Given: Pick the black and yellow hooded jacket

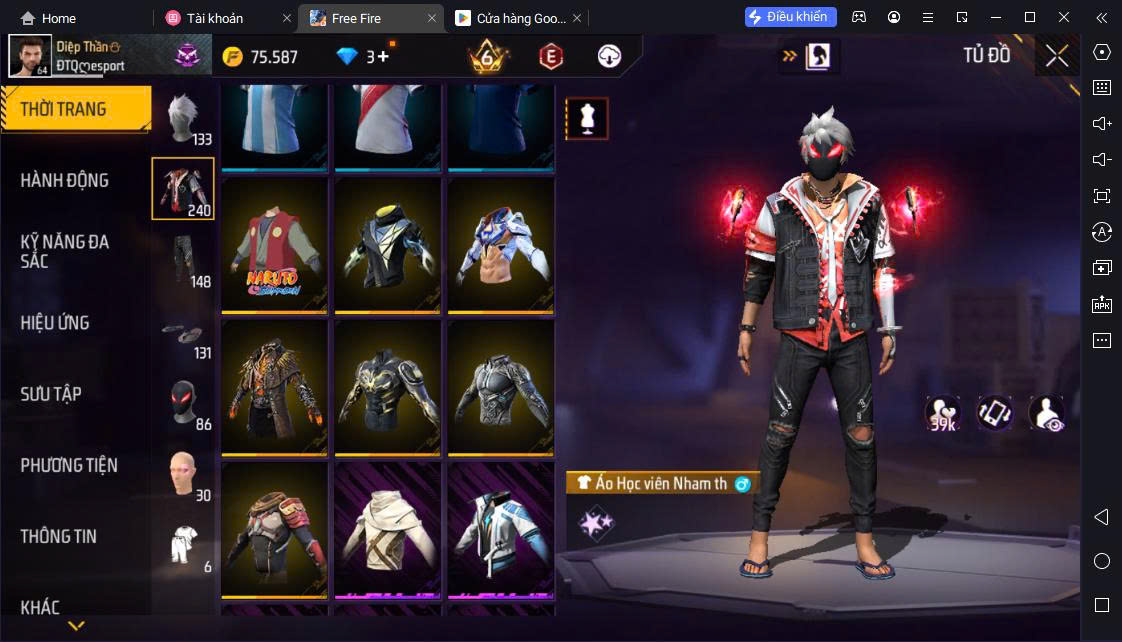Looking at the screenshot, I should coord(388,245).
